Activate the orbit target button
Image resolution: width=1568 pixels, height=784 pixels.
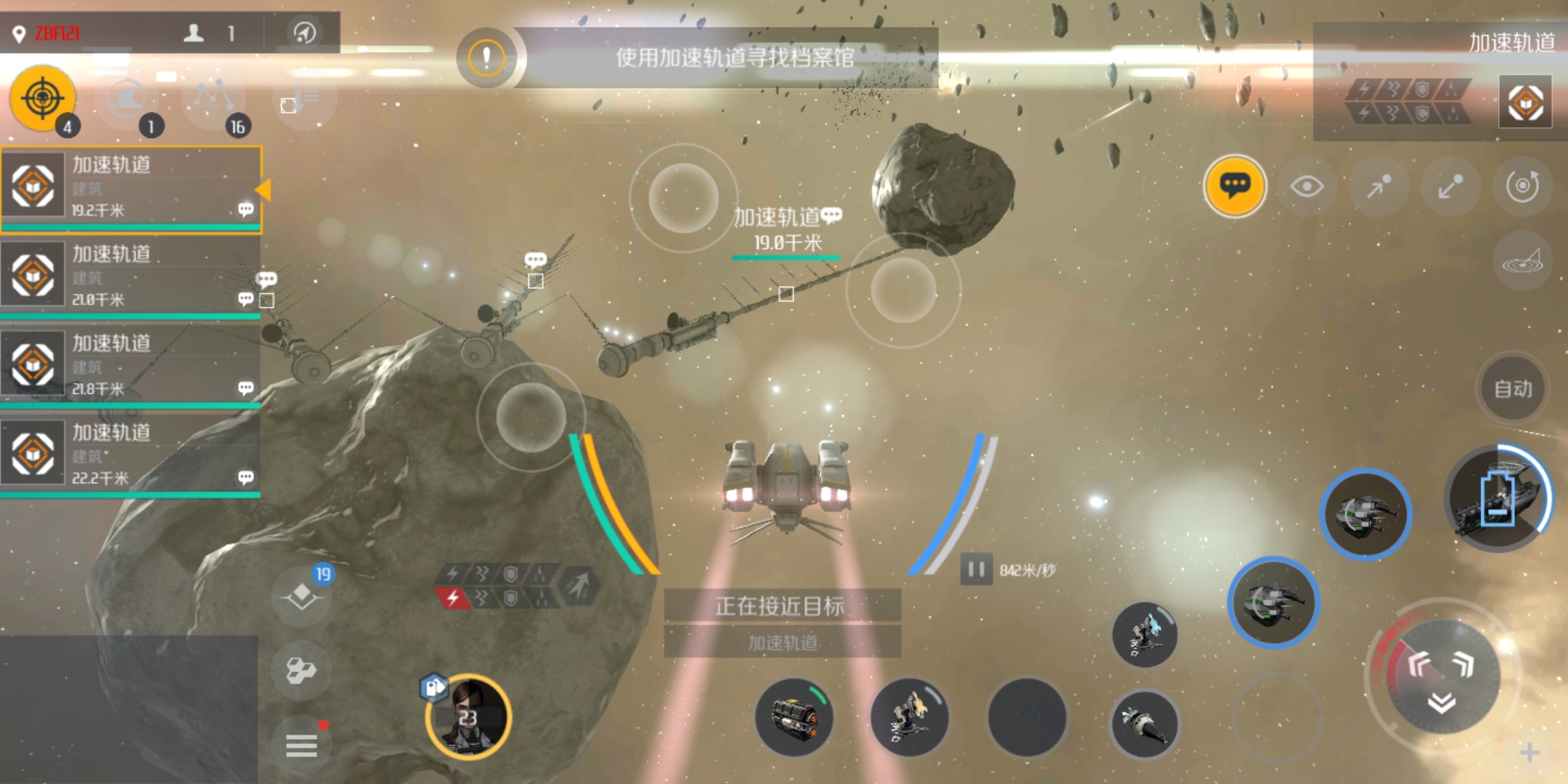pos(1522,187)
